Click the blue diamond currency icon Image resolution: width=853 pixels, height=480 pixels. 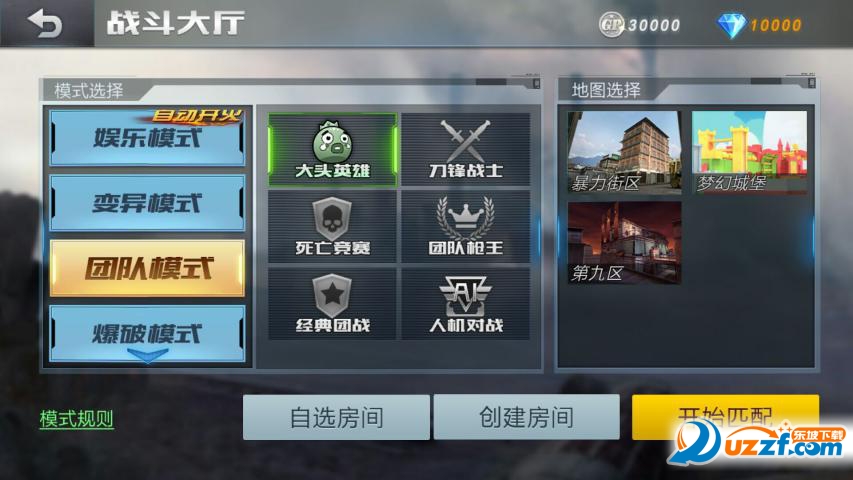[x=731, y=25]
